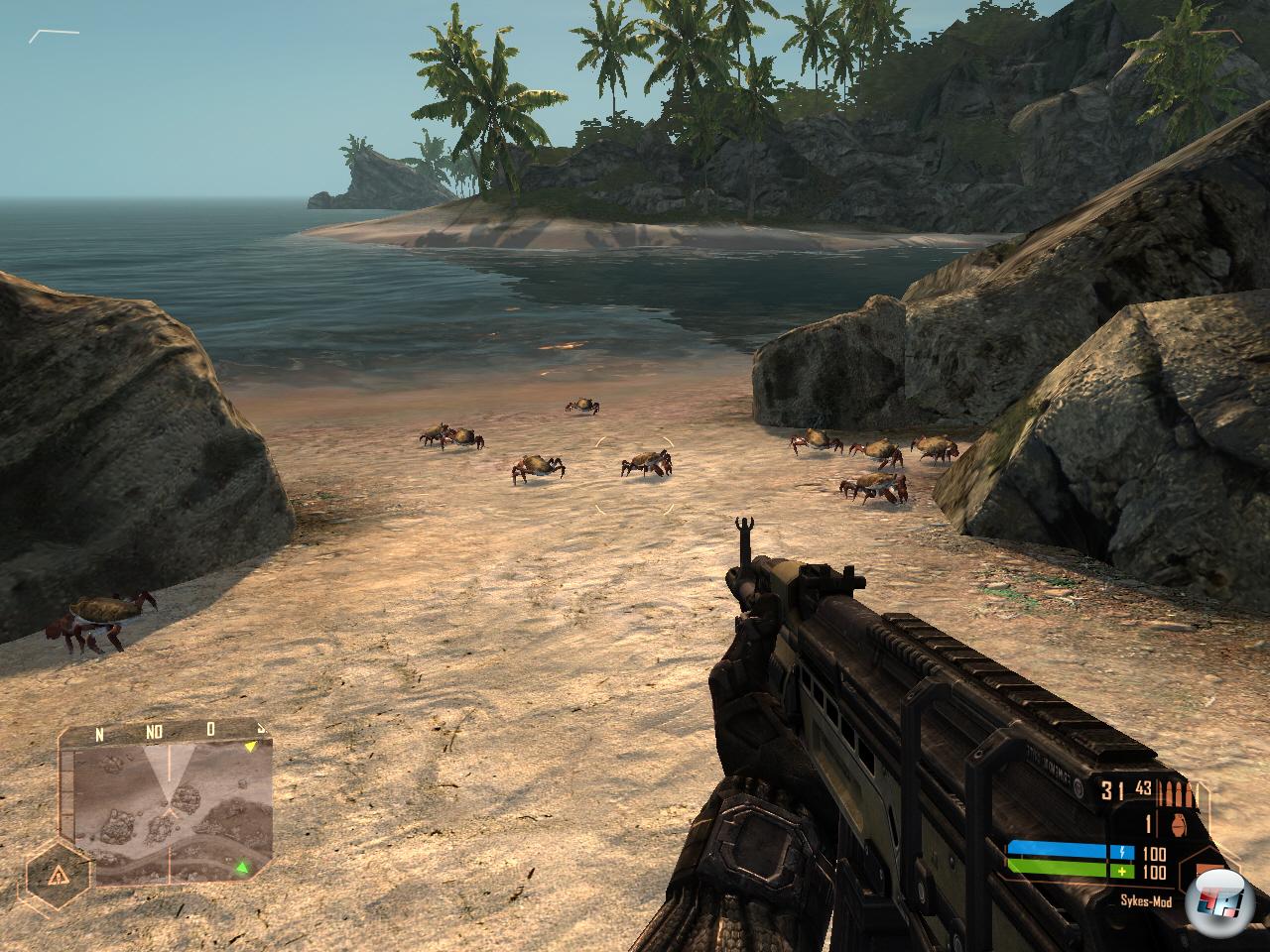The height and width of the screenshot is (952, 1270).
Task: Select the grenade icon
Action: point(1176,822)
